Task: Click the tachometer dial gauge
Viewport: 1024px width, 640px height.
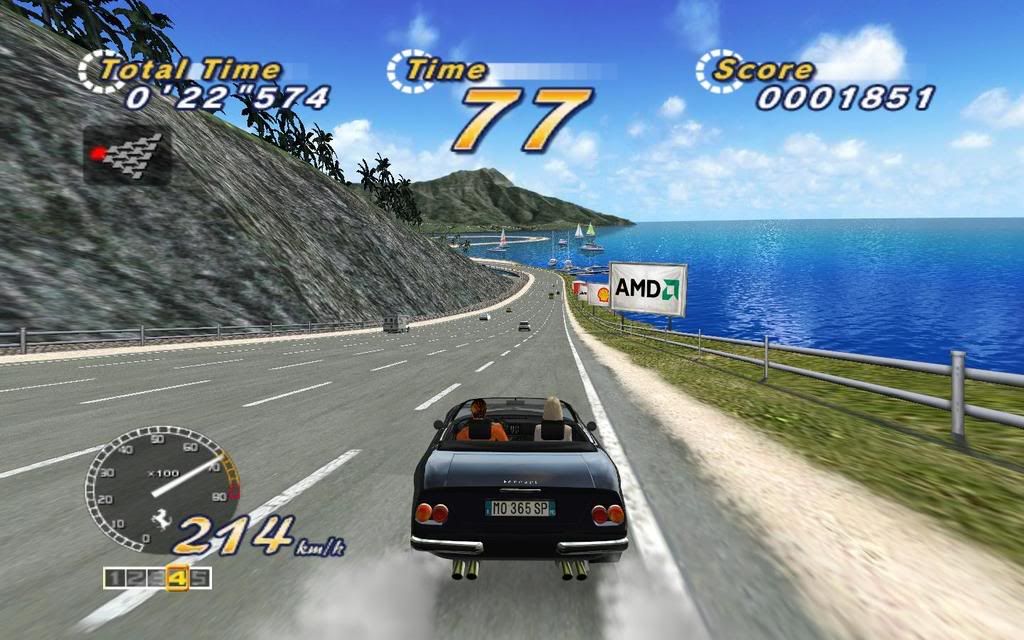Action: pos(160,490)
